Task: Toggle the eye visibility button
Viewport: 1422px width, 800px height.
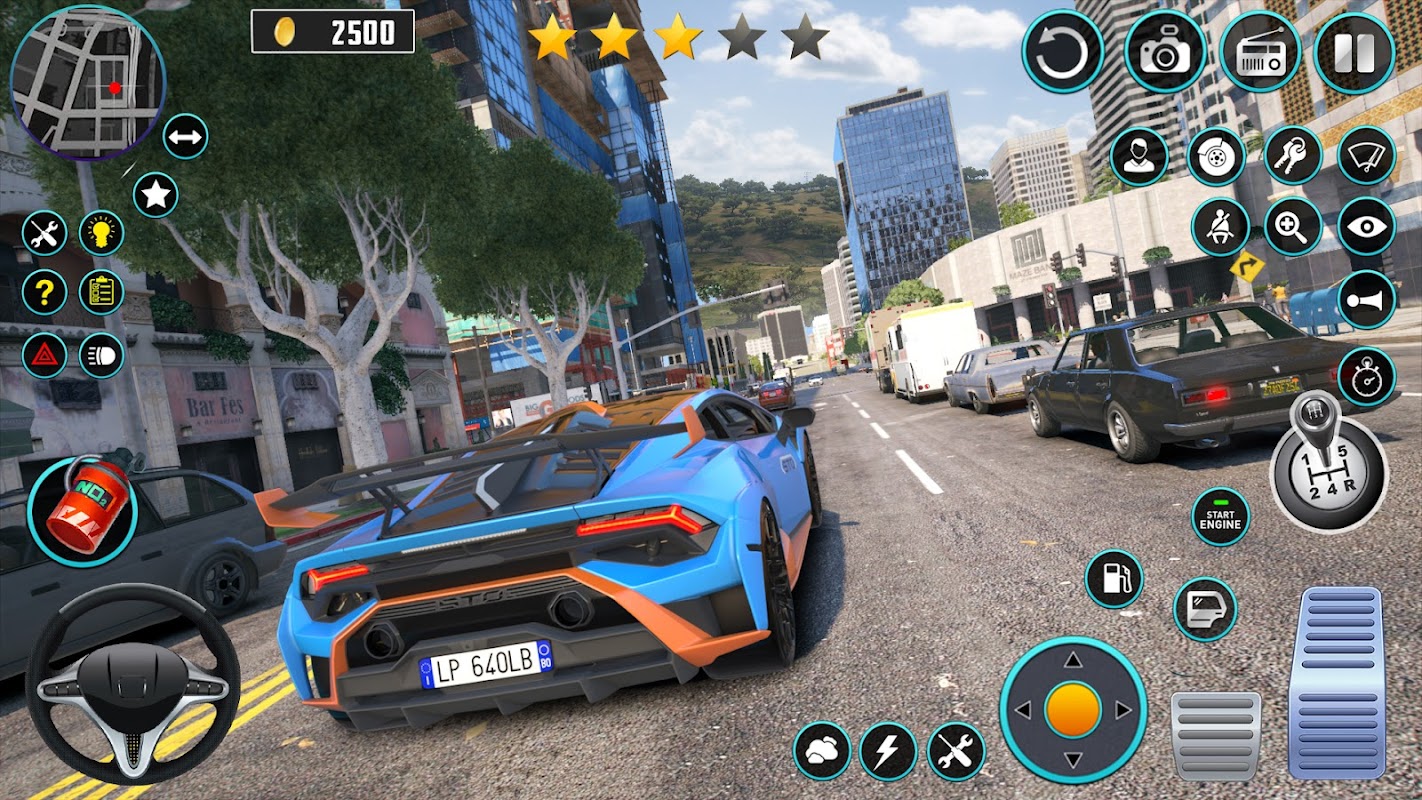Action: coord(1366,227)
